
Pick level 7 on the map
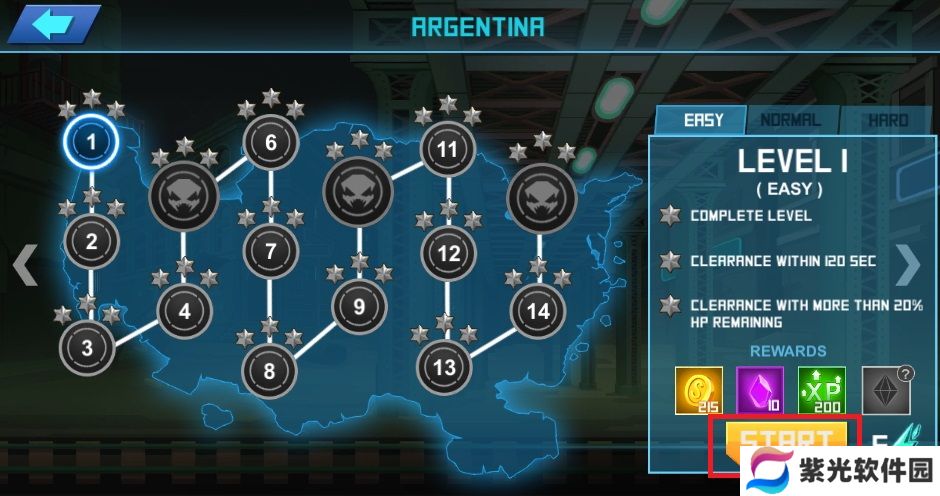coord(270,251)
